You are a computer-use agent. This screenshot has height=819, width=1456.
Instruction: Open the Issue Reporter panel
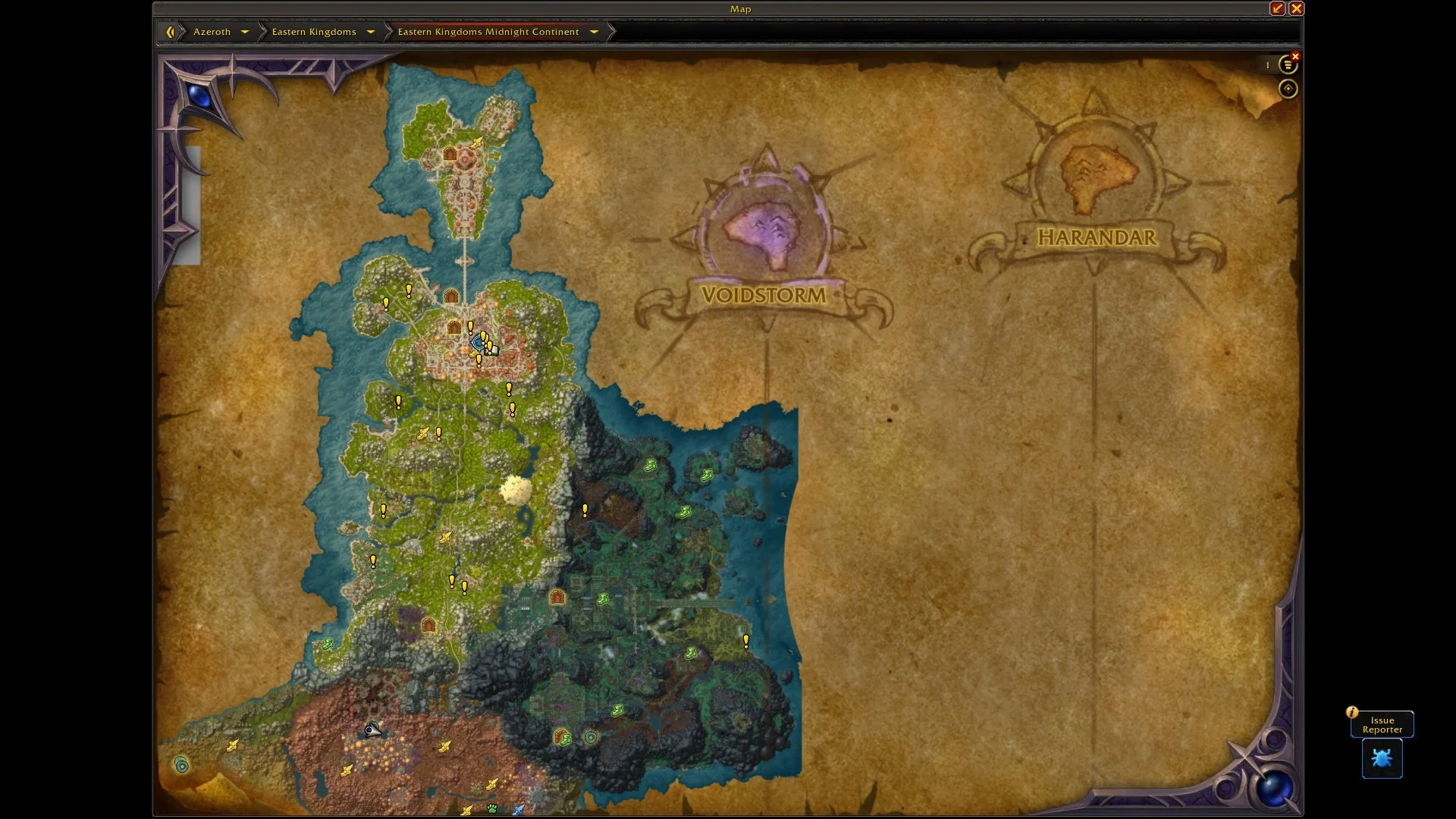click(1381, 723)
